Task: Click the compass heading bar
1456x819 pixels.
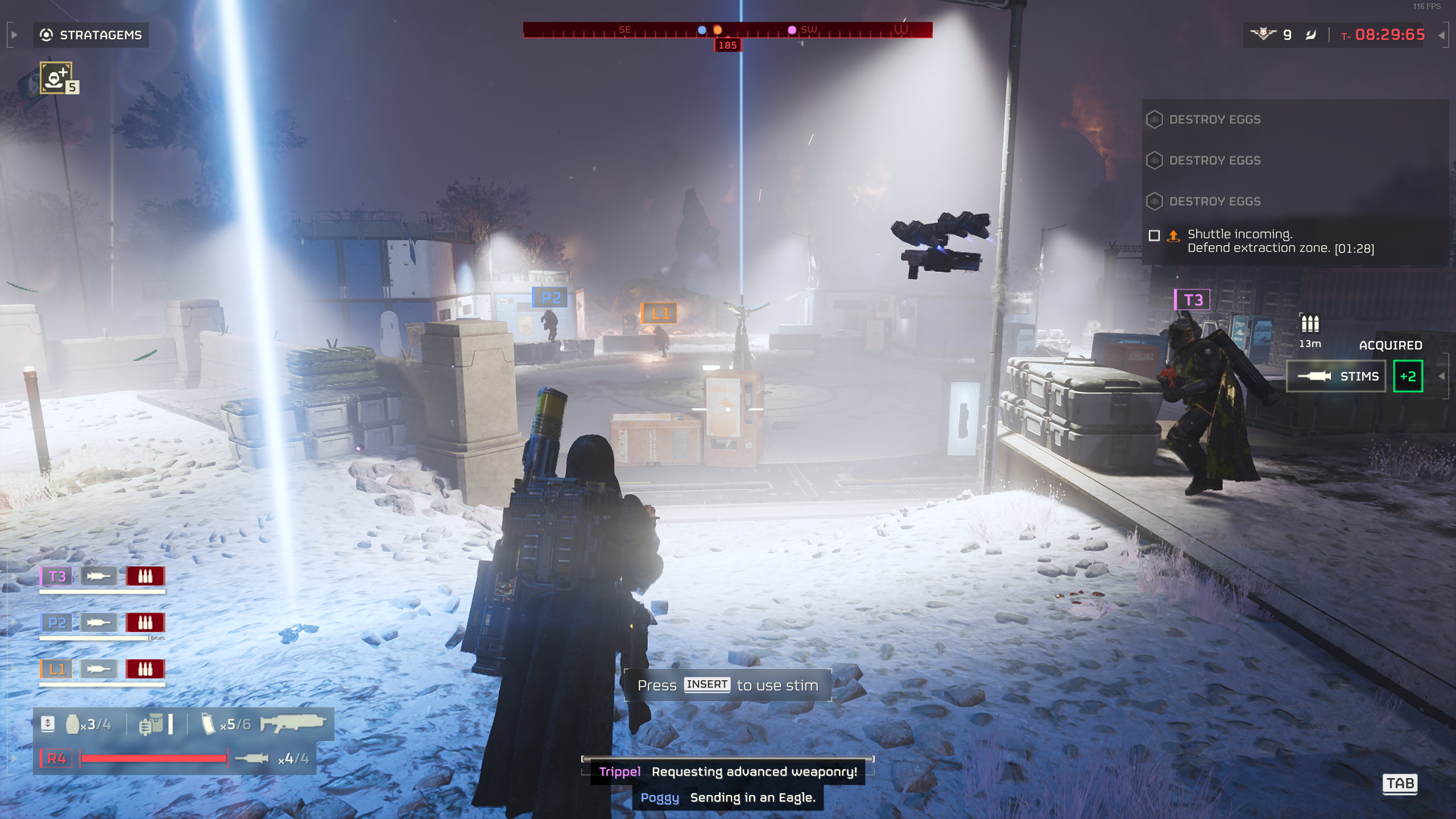Action: 727,30
